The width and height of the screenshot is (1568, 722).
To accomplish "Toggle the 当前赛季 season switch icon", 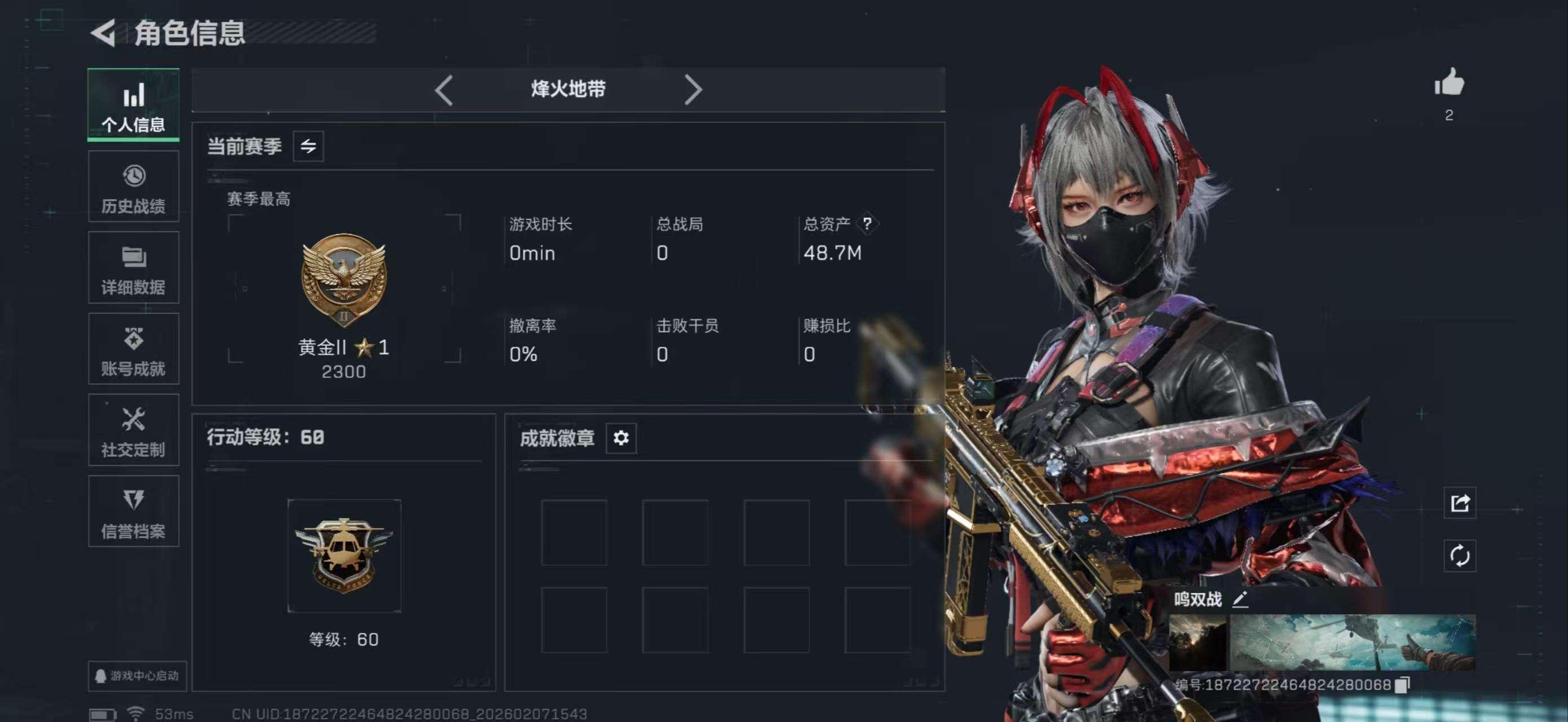I will tap(308, 146).
